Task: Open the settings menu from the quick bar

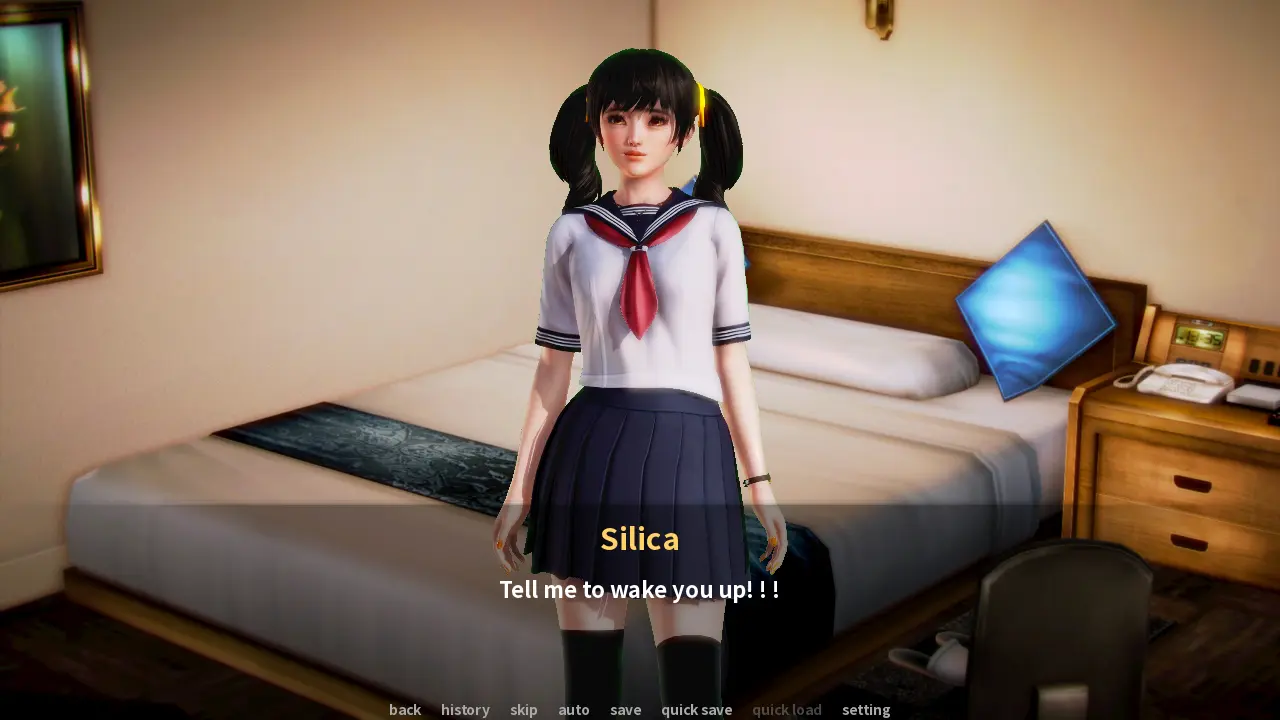Action: tap(866, 710)
